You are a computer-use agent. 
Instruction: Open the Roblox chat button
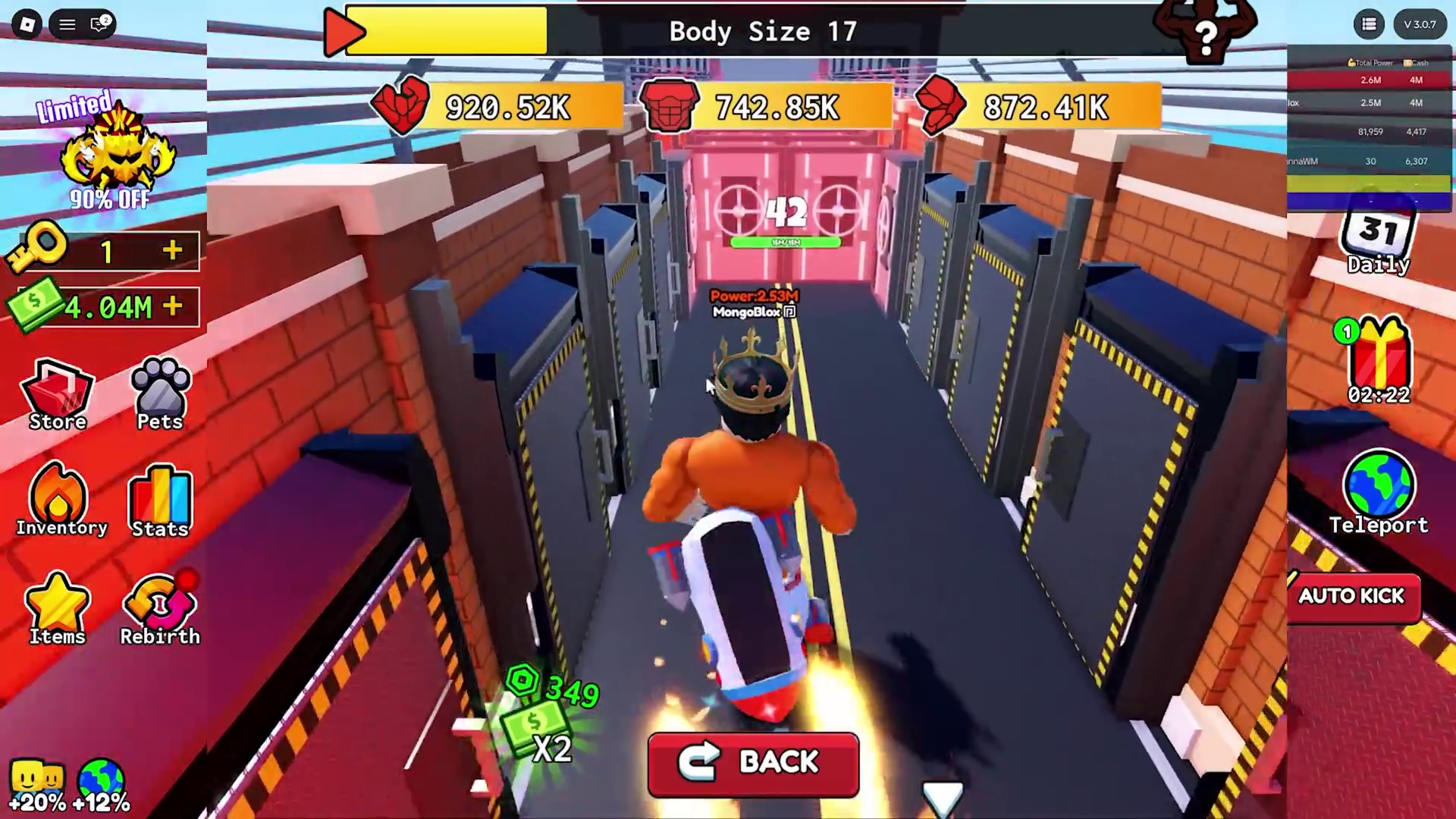(x=99, y=24)
